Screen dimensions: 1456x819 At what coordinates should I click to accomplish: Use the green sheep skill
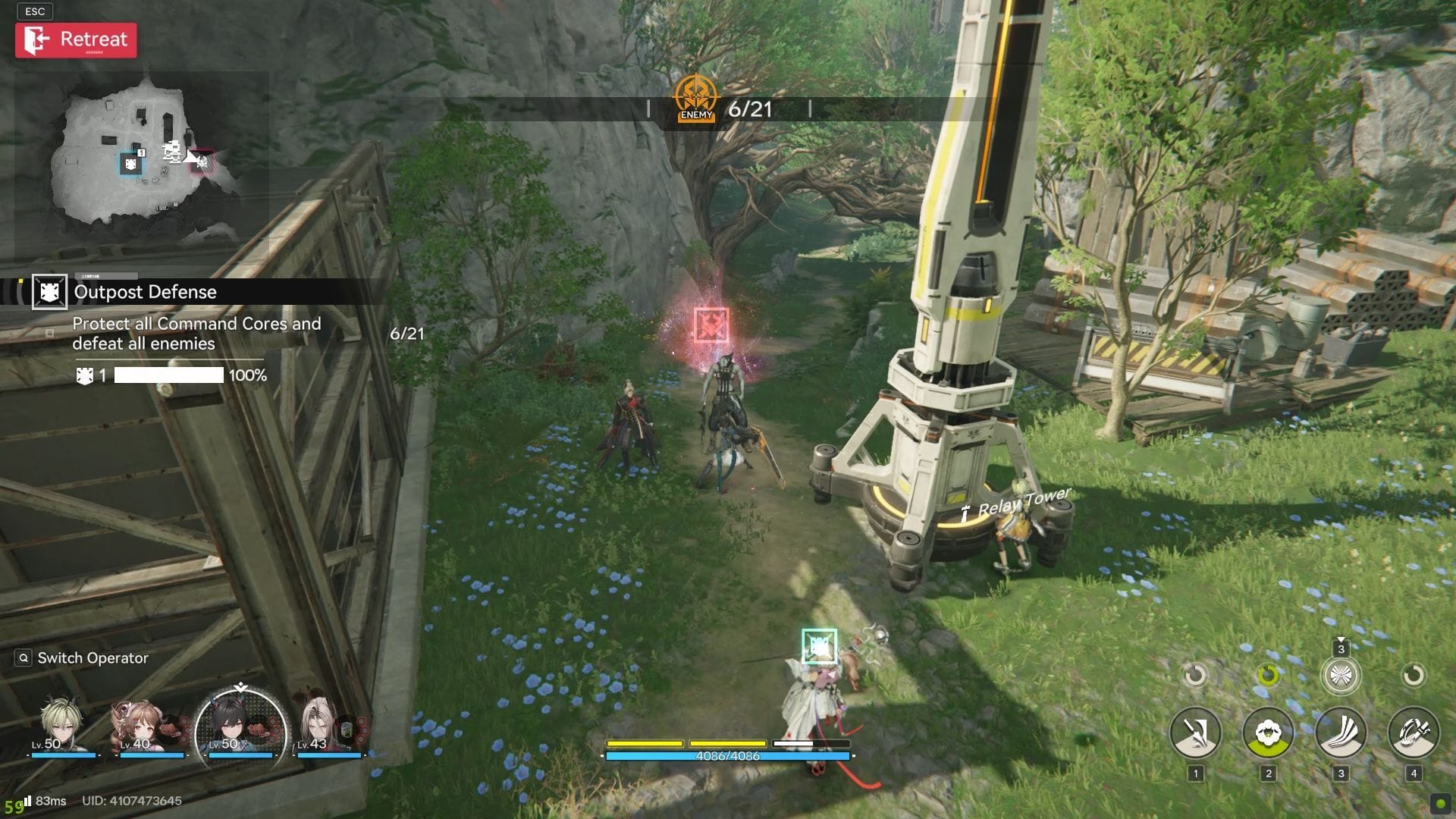[1268, 733]
